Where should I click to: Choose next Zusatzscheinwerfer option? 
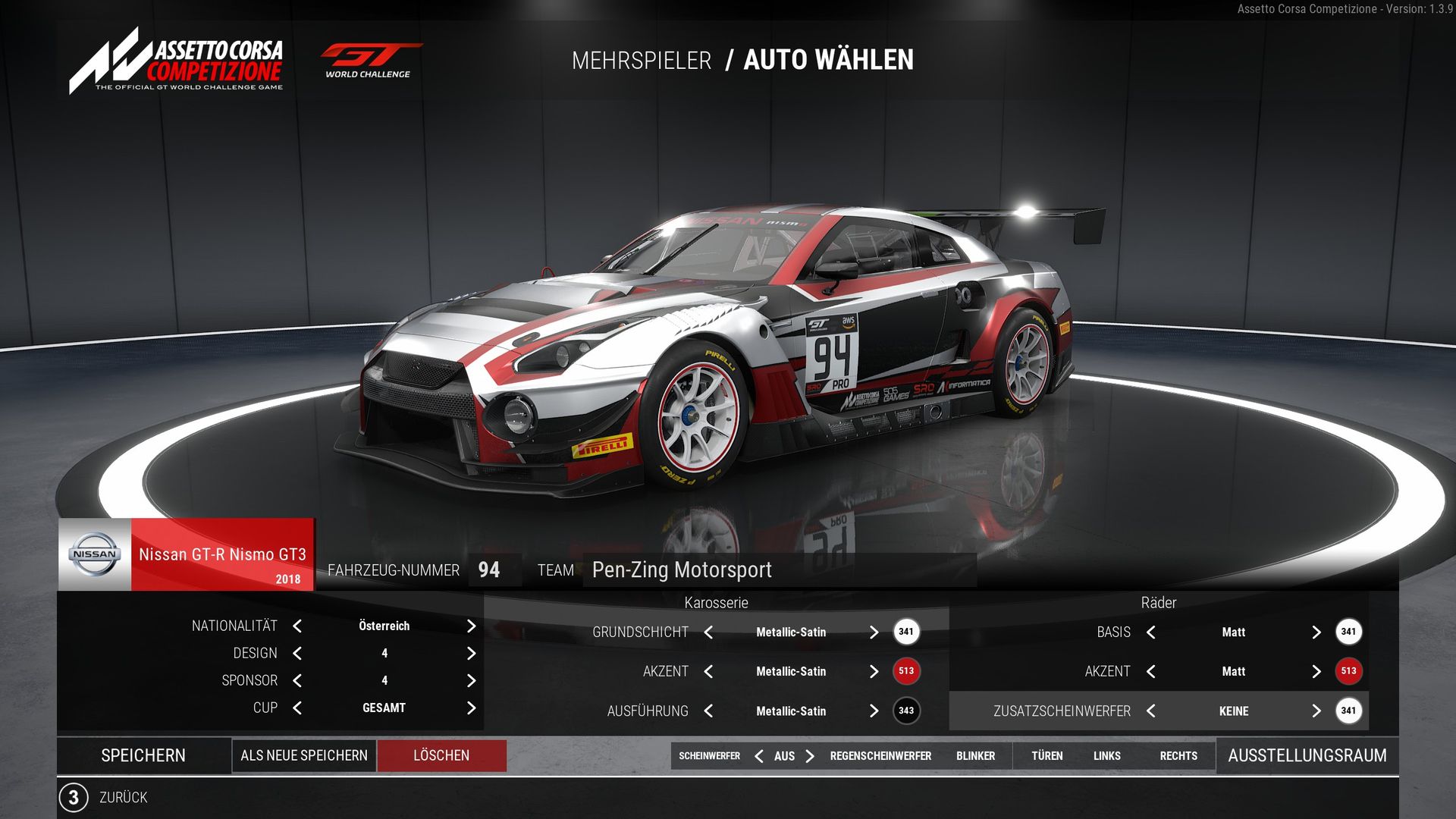click(1316, 711)
